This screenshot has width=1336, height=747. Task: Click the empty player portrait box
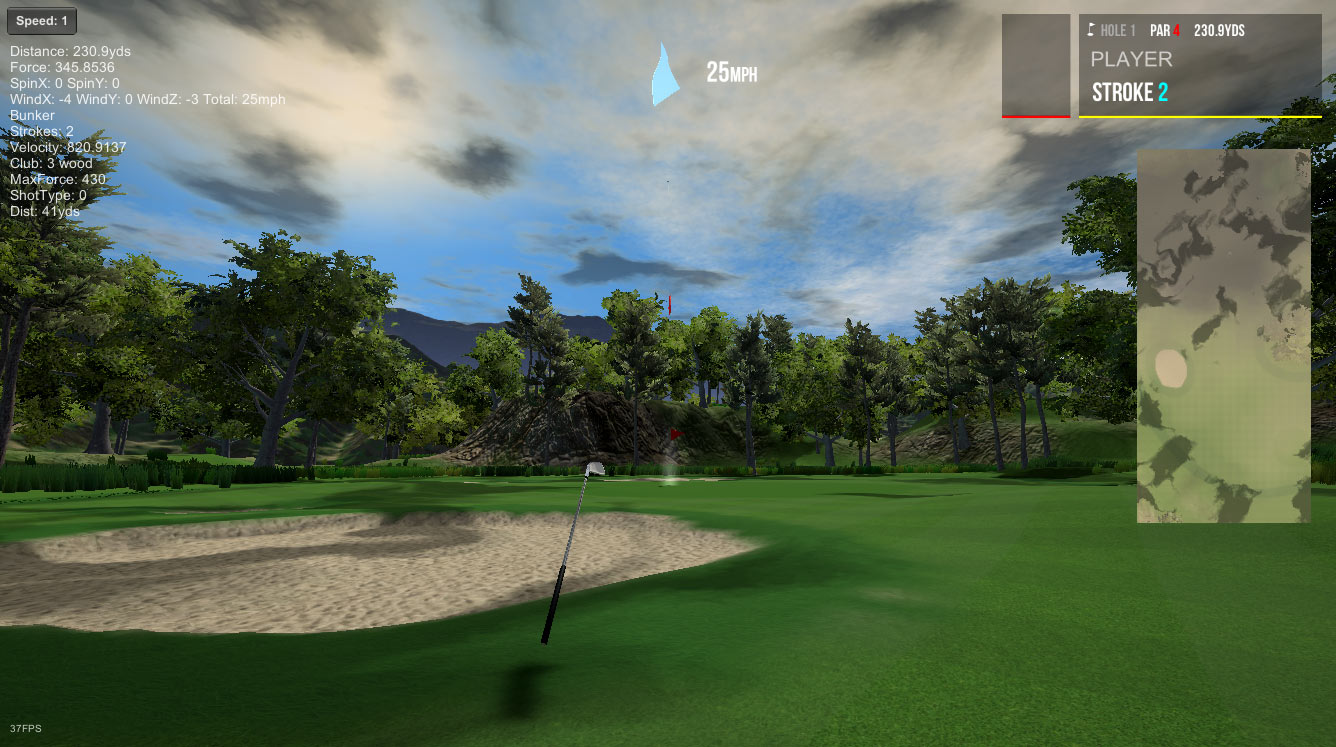coord(1036,65)
